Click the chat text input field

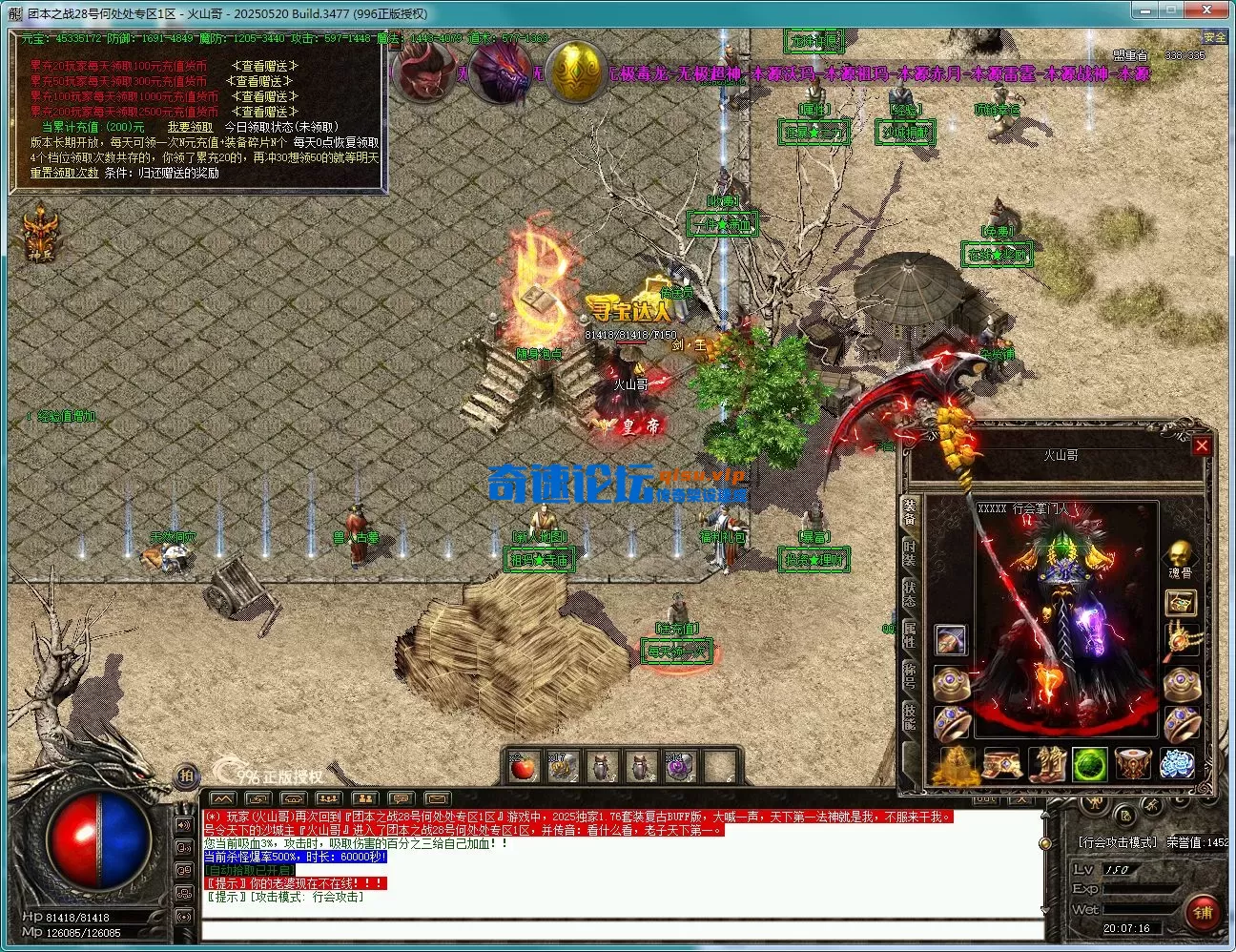pos(620,929)
